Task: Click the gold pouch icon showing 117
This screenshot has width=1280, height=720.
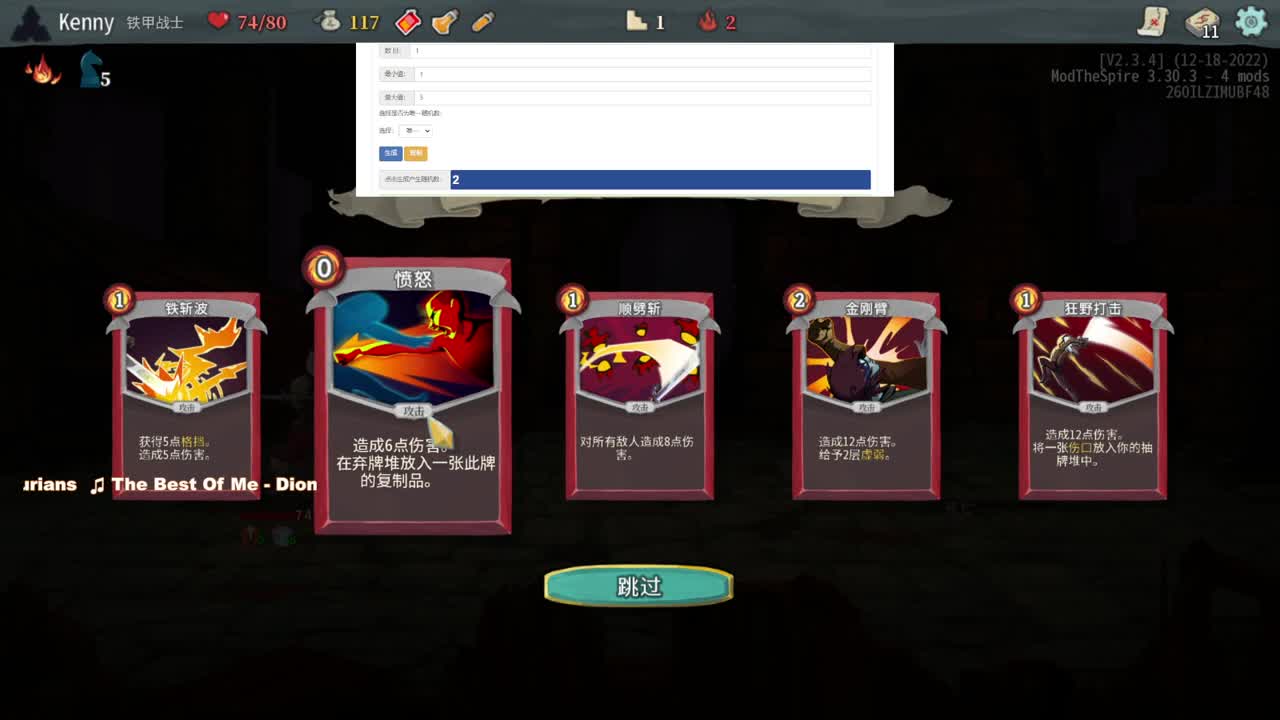Action: pos(329,21)
